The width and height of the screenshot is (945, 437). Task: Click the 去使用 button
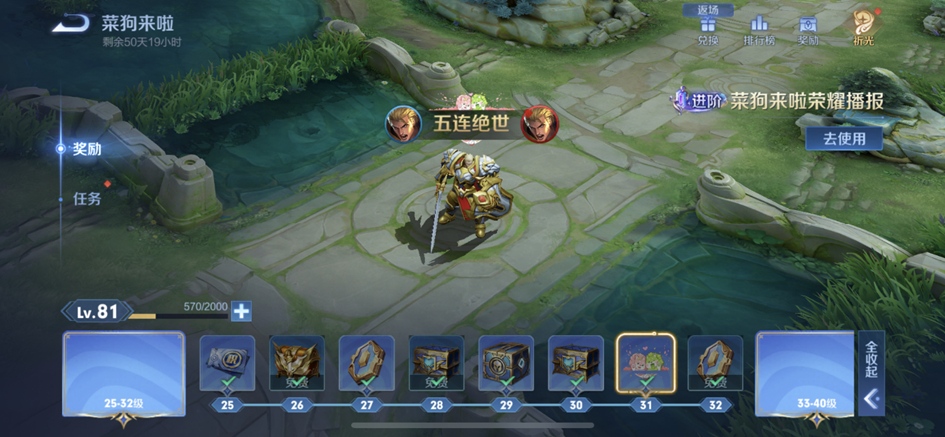click(x=844, y=139)
